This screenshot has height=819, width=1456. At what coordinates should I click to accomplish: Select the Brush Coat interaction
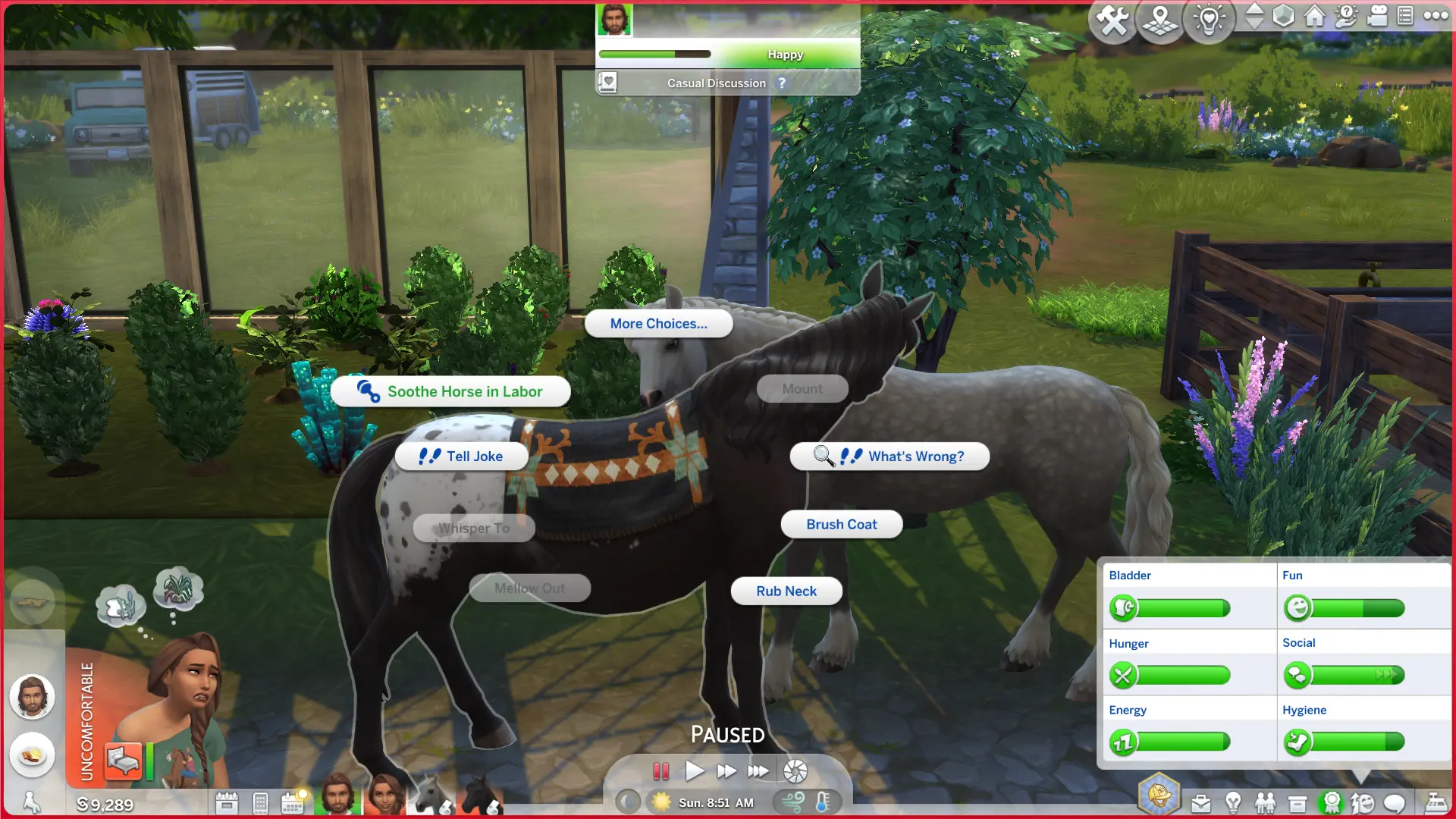tap(841, 524)
